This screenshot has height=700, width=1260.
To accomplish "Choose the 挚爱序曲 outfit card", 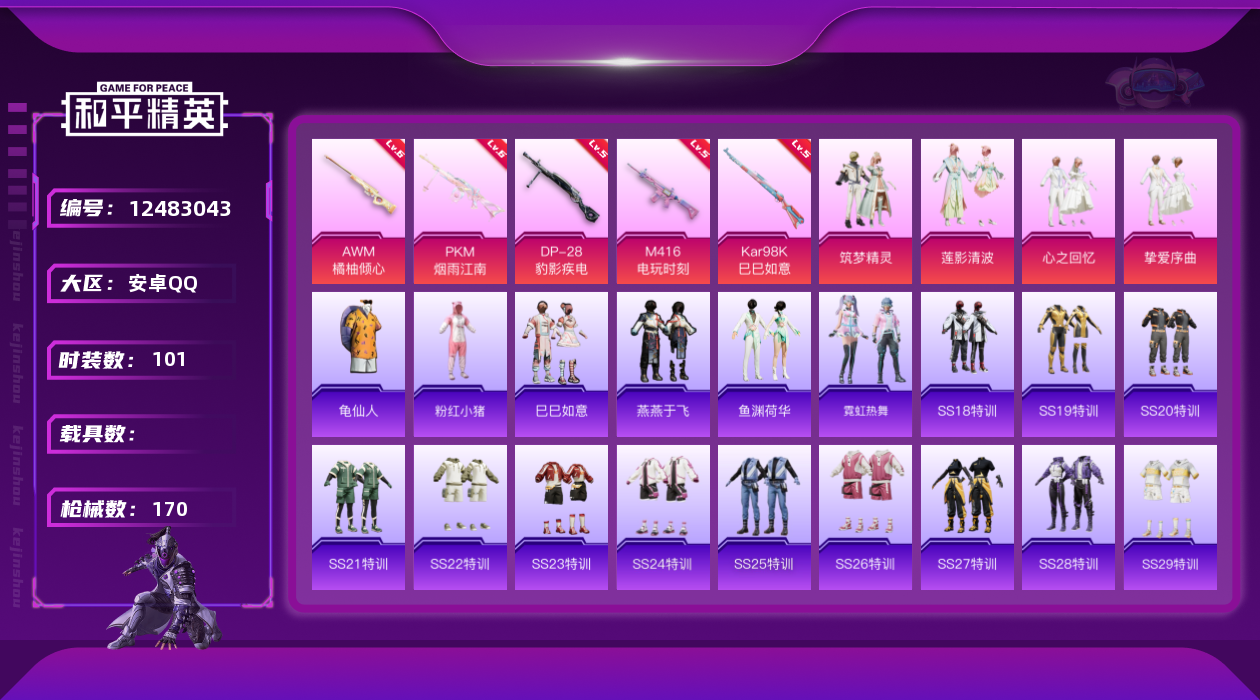I will click(x=1170, y=211).
